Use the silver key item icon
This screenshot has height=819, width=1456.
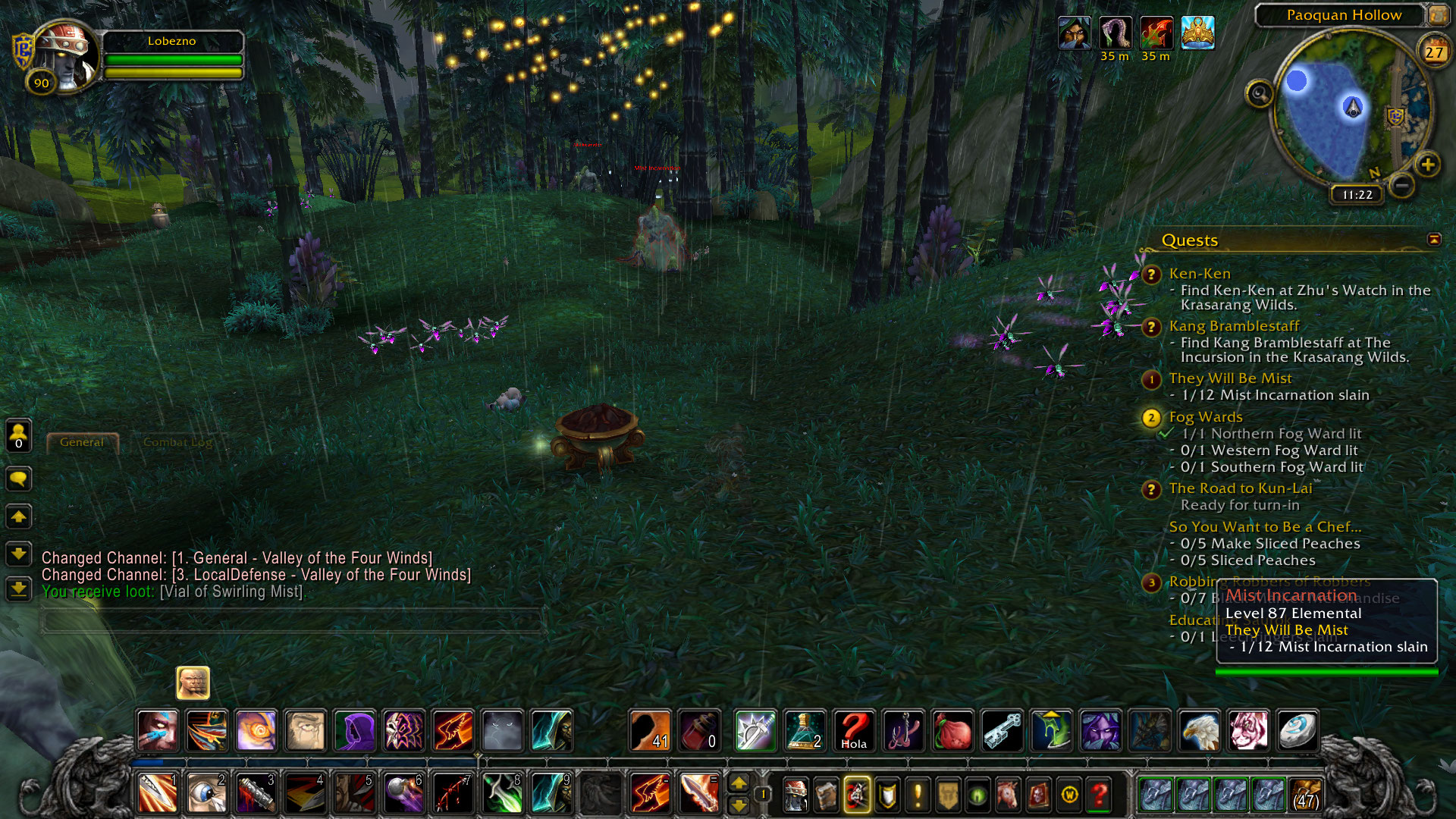click(x=1001, y=731)
